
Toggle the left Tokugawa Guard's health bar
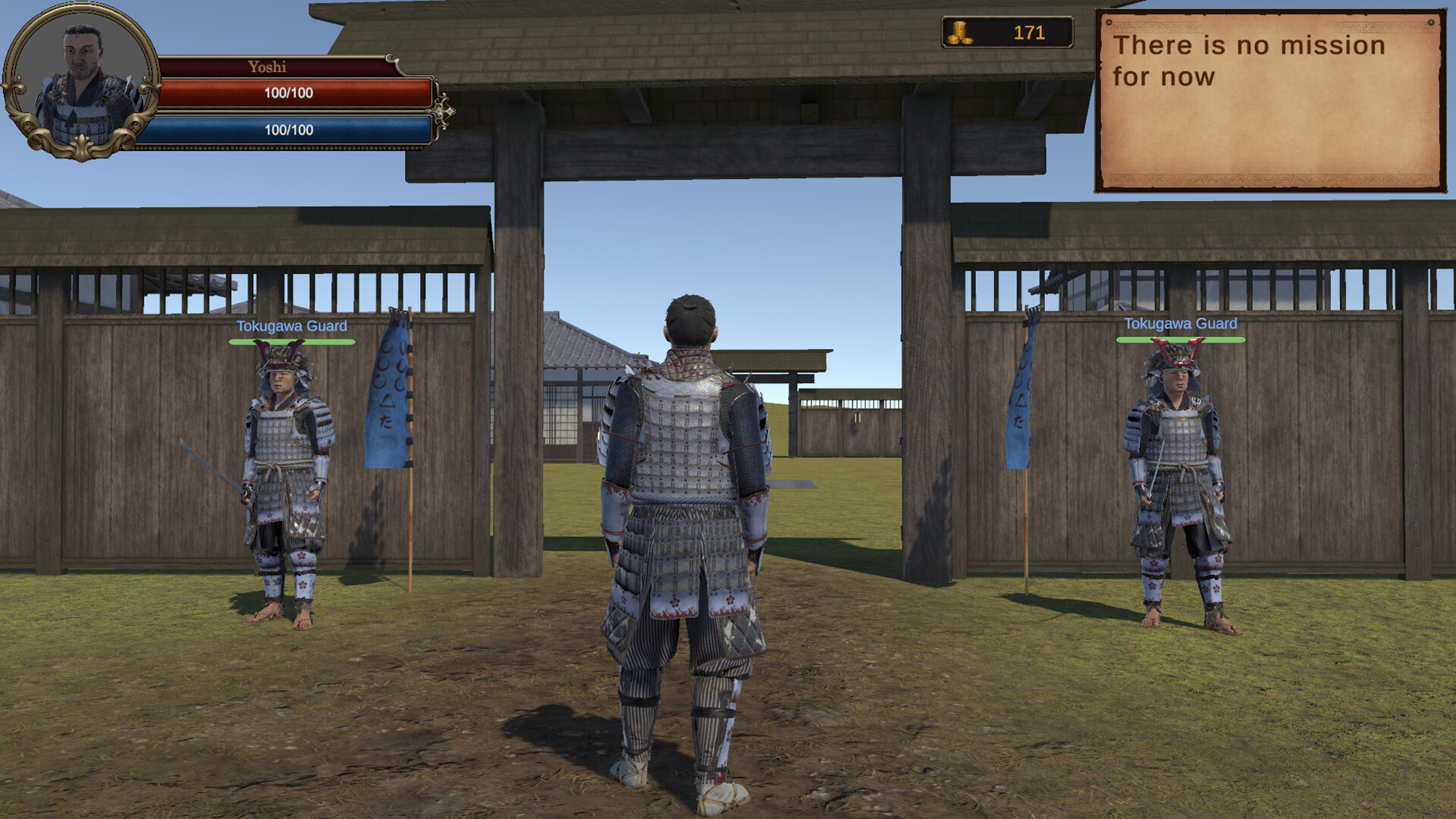click(x=293, y=342)
